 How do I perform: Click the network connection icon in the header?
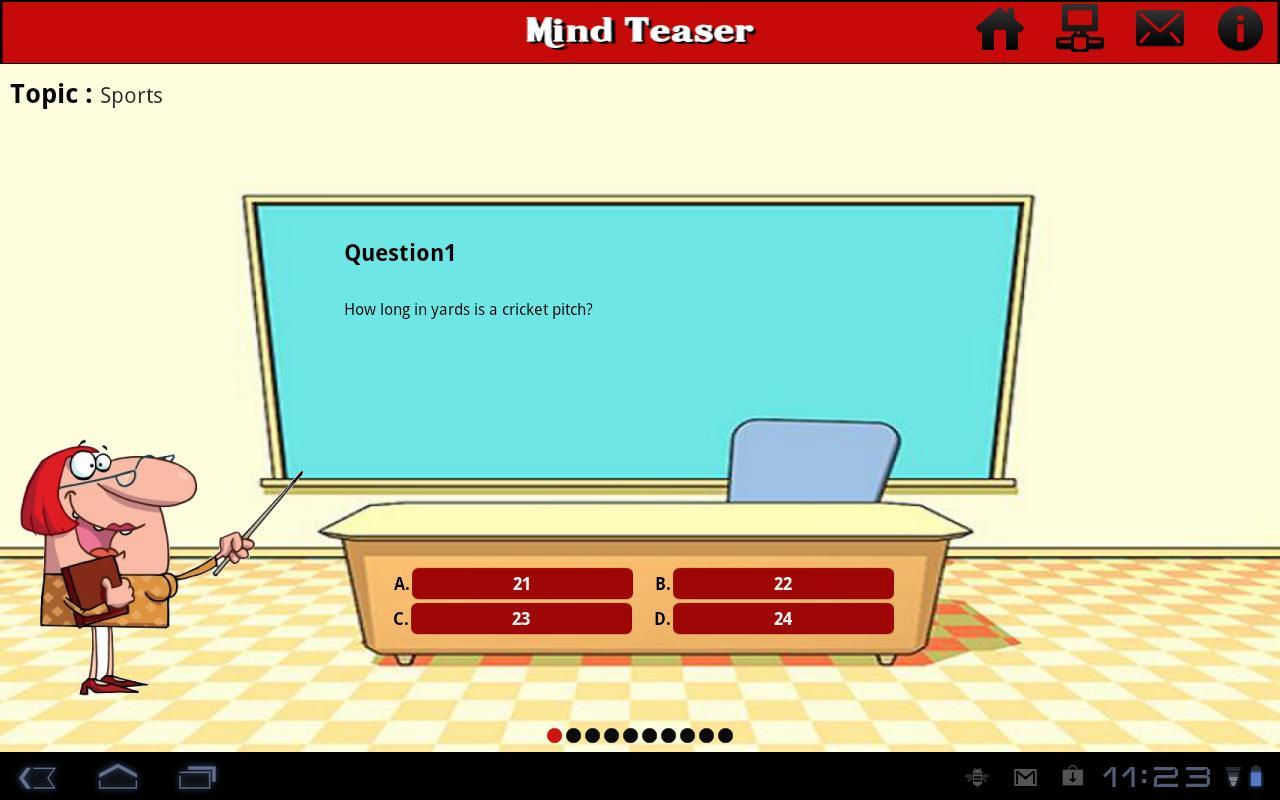1079,30
